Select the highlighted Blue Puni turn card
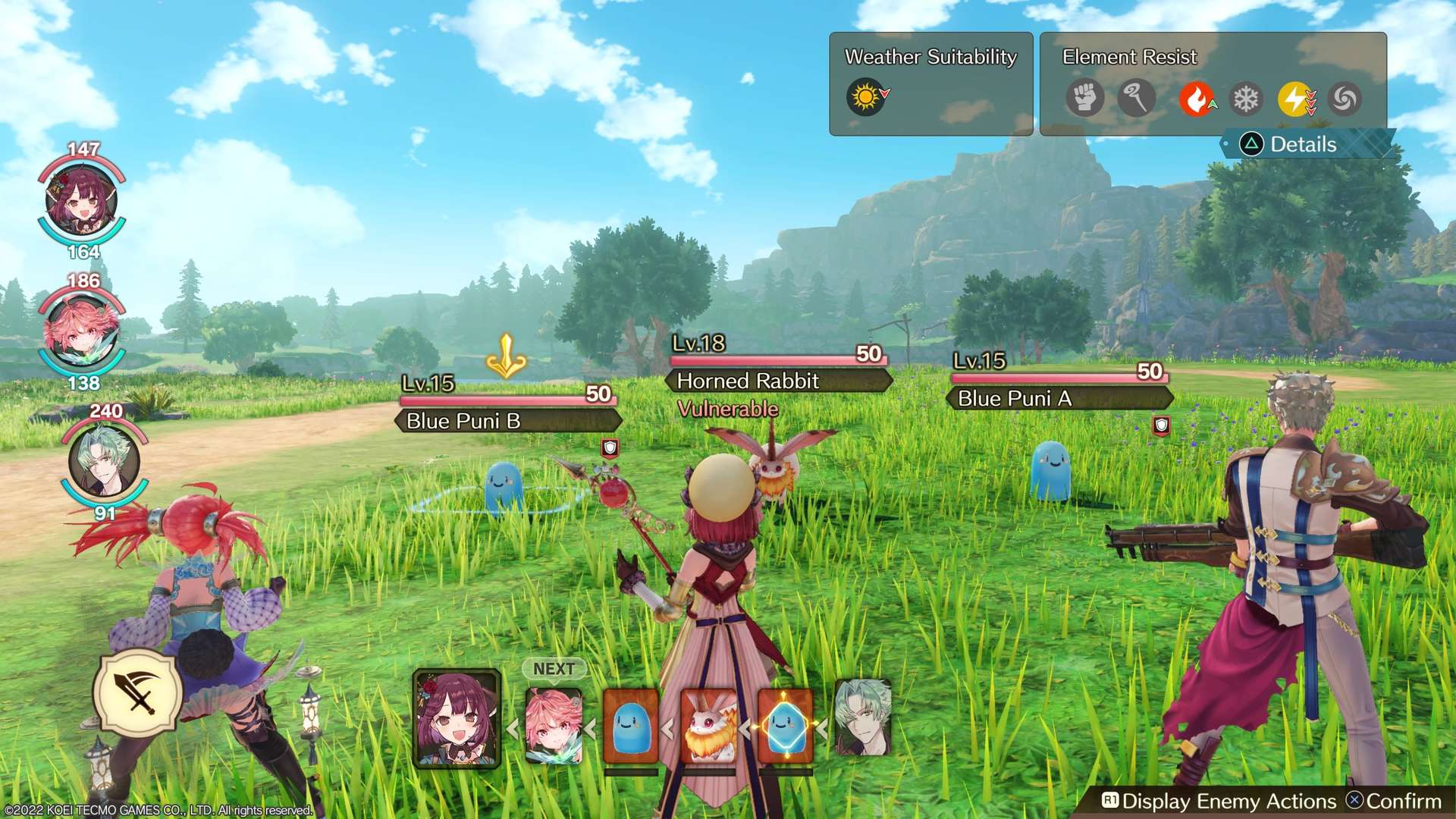 [x=786, y=726]
